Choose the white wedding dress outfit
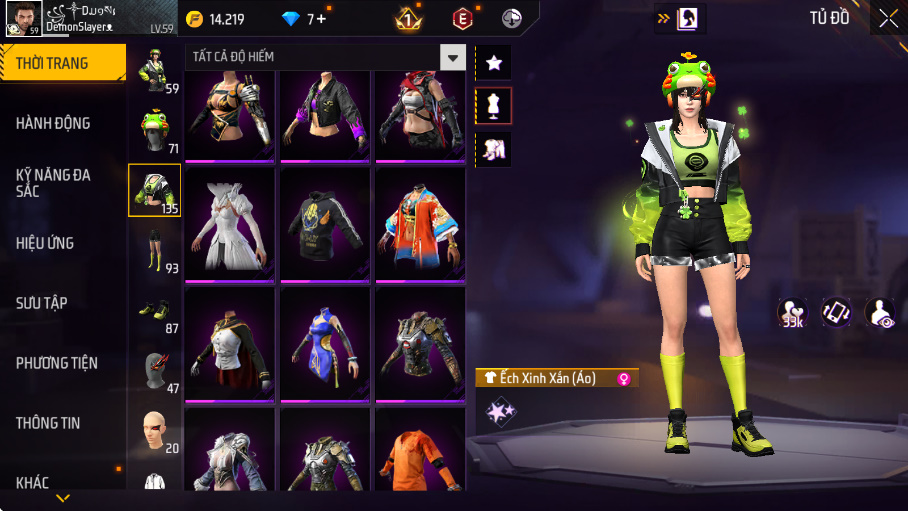The height and width of the screenshot is (511, 908). click(231, 221)
